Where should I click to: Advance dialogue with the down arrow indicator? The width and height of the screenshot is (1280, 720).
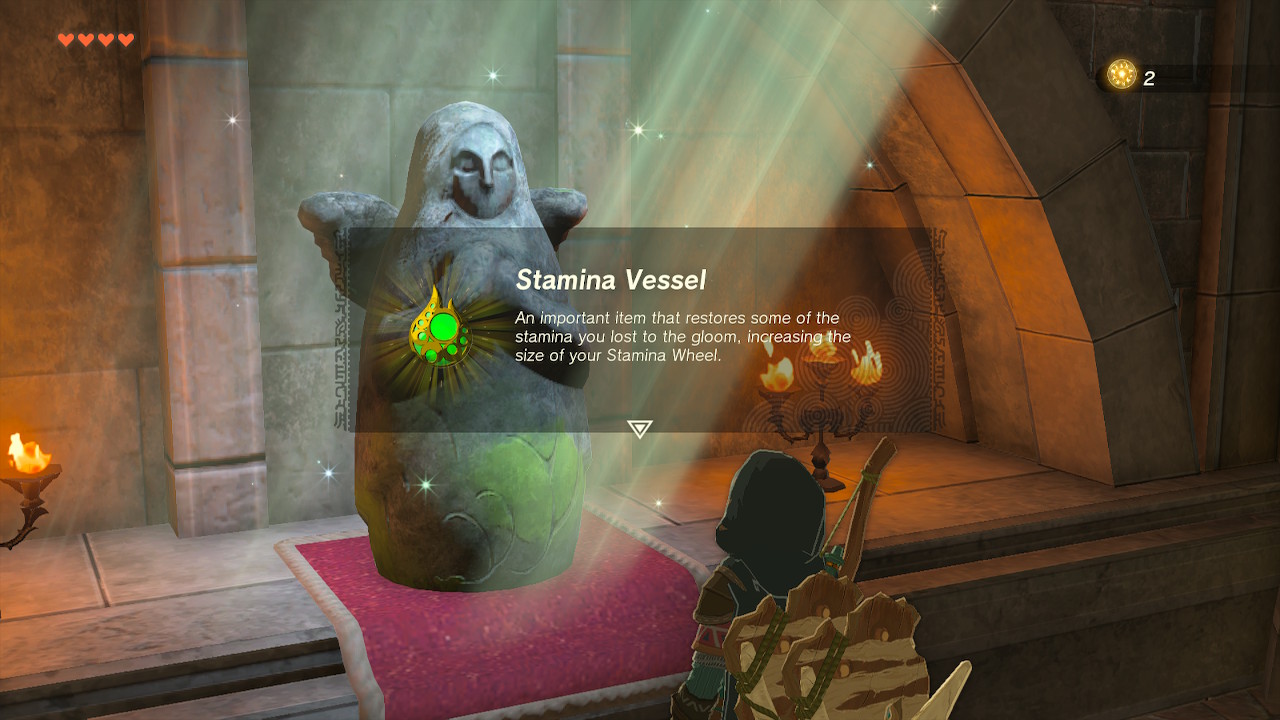639,429
